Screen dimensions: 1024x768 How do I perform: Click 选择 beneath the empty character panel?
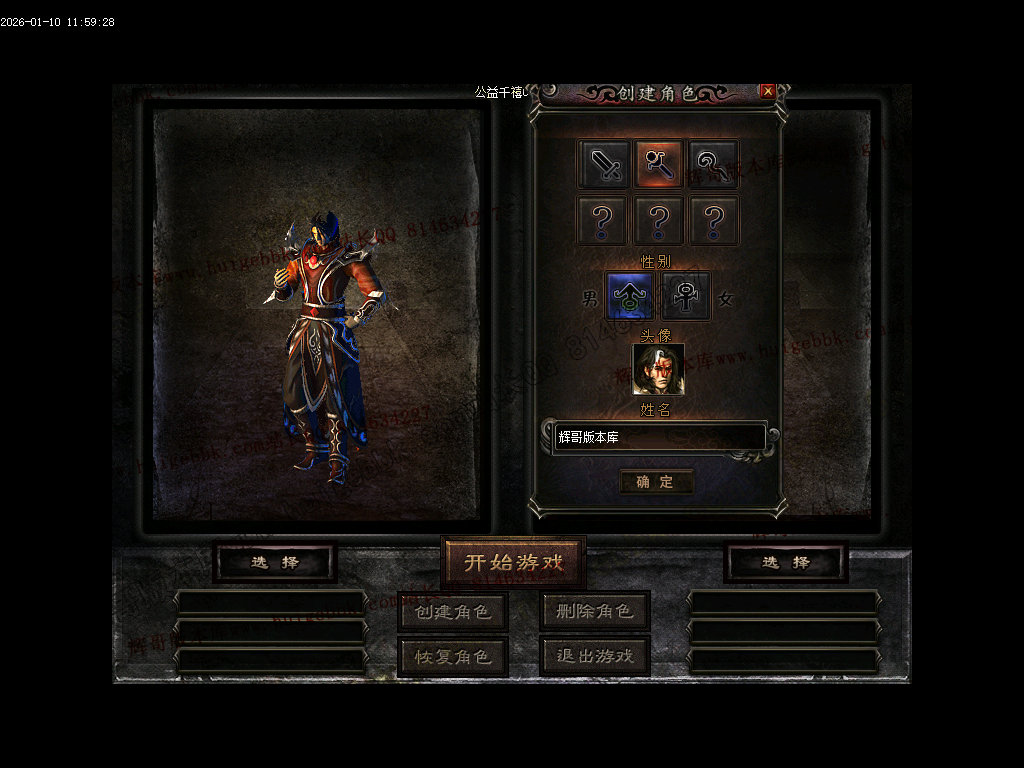[786, 562]
